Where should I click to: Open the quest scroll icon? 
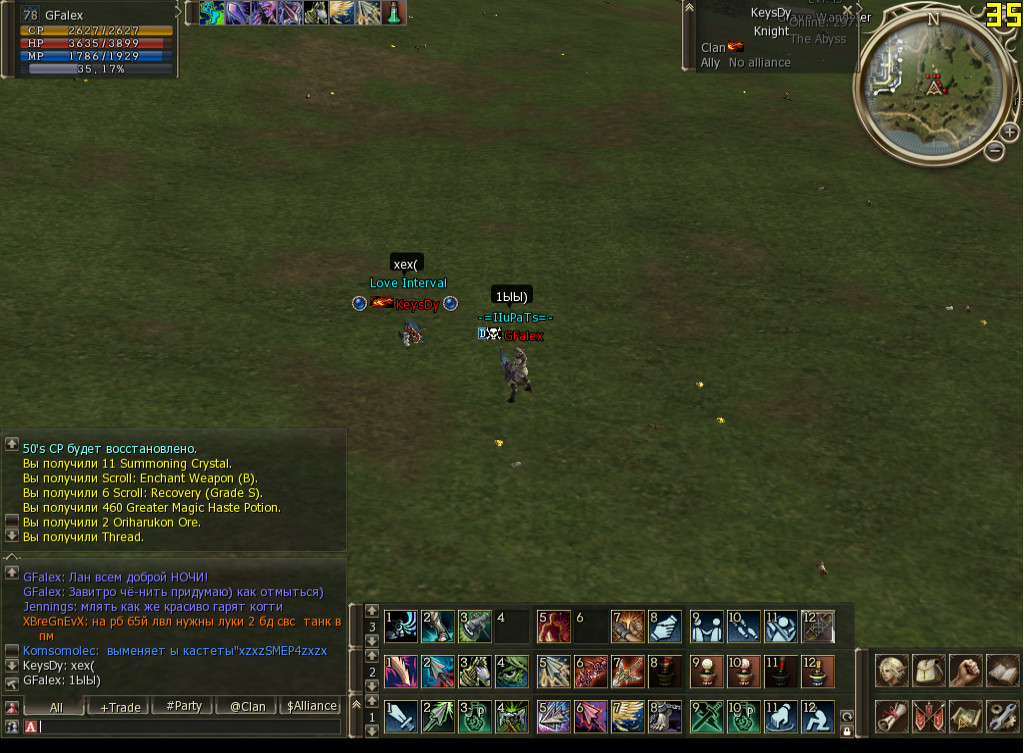click(892, 716)
